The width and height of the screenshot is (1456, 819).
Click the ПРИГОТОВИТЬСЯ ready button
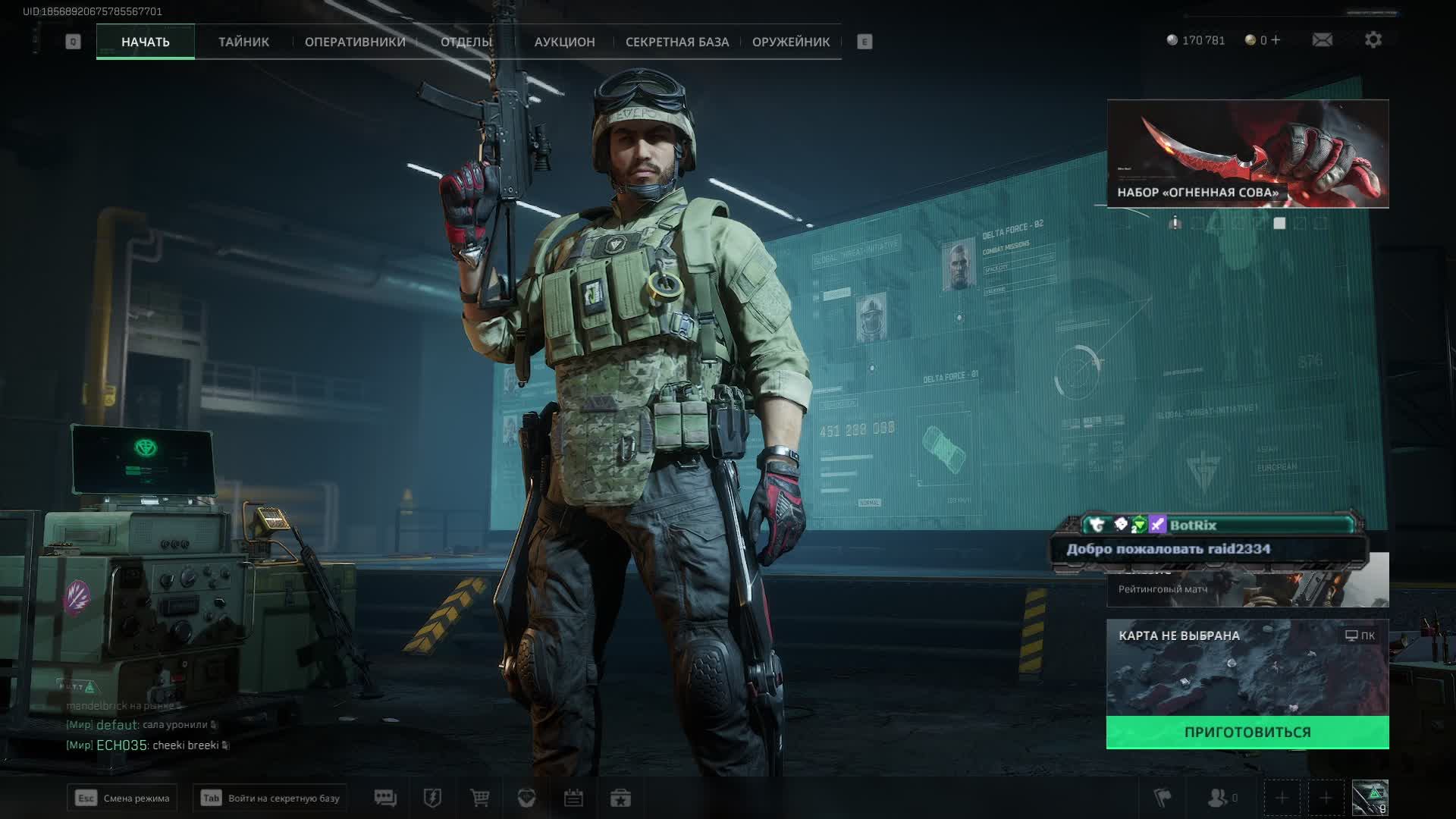tap(1247, 733)
